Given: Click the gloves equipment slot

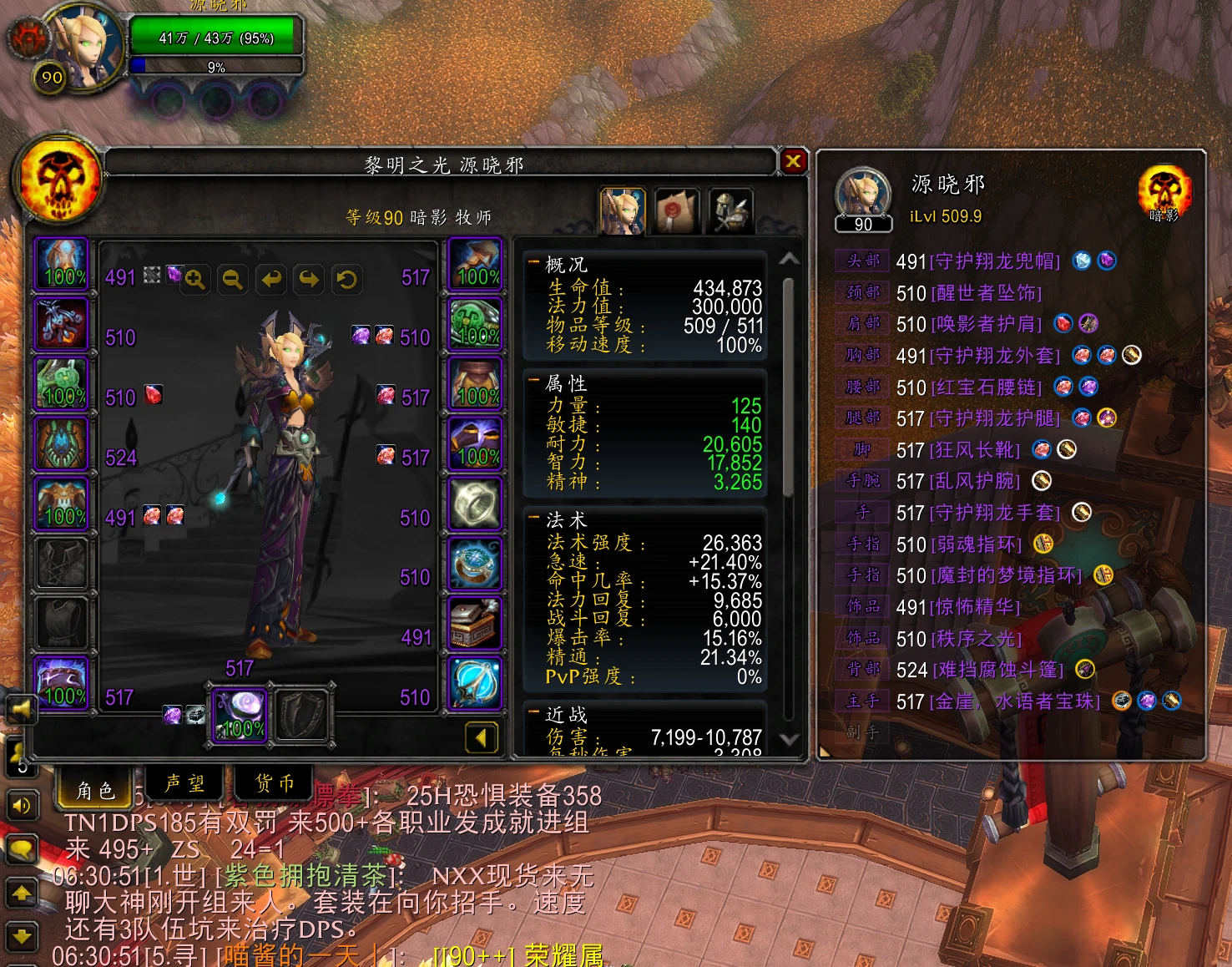Looking at the screenshot, I should (476, 265).
